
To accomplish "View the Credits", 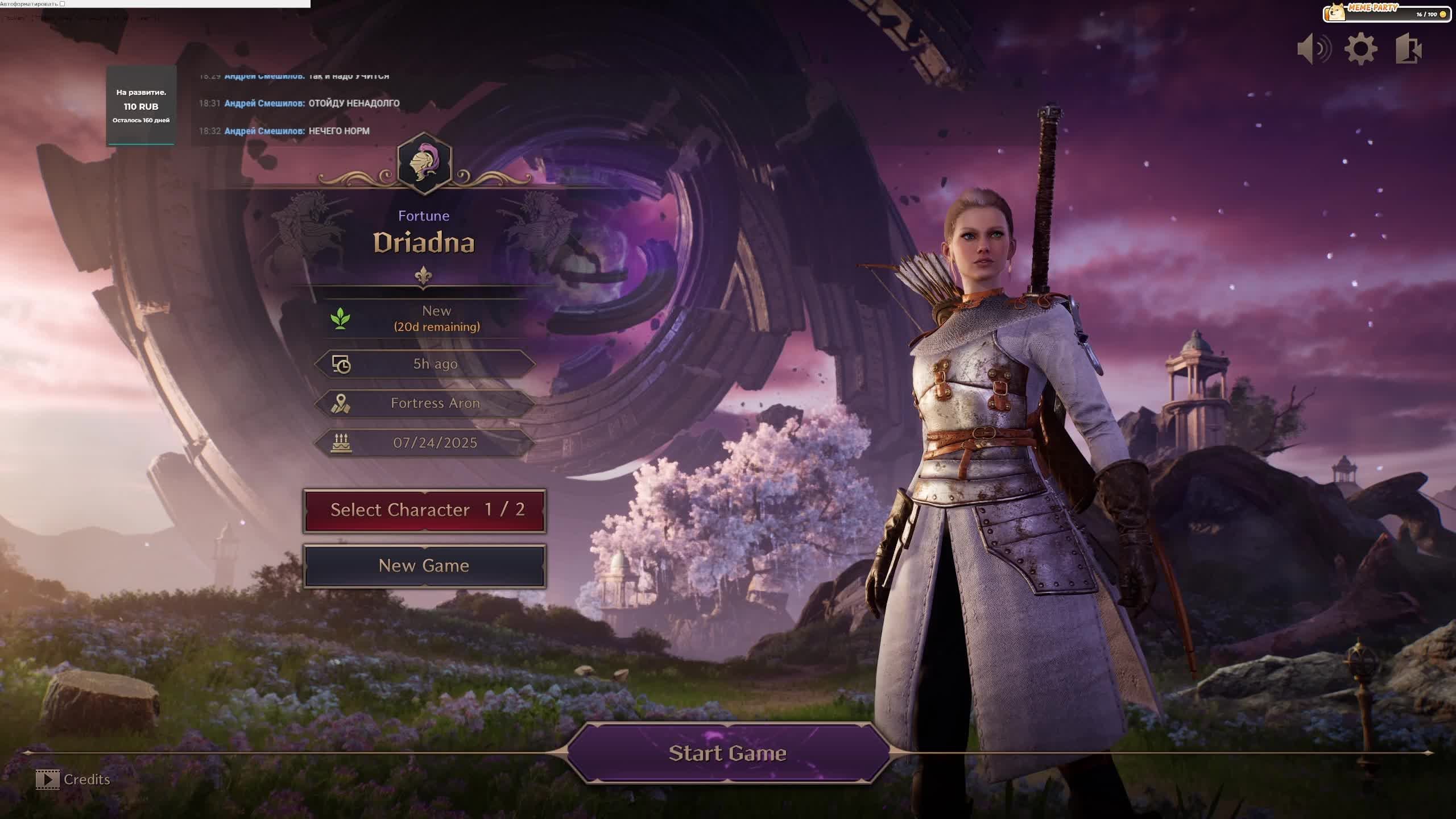I will (x=73, y=779).
